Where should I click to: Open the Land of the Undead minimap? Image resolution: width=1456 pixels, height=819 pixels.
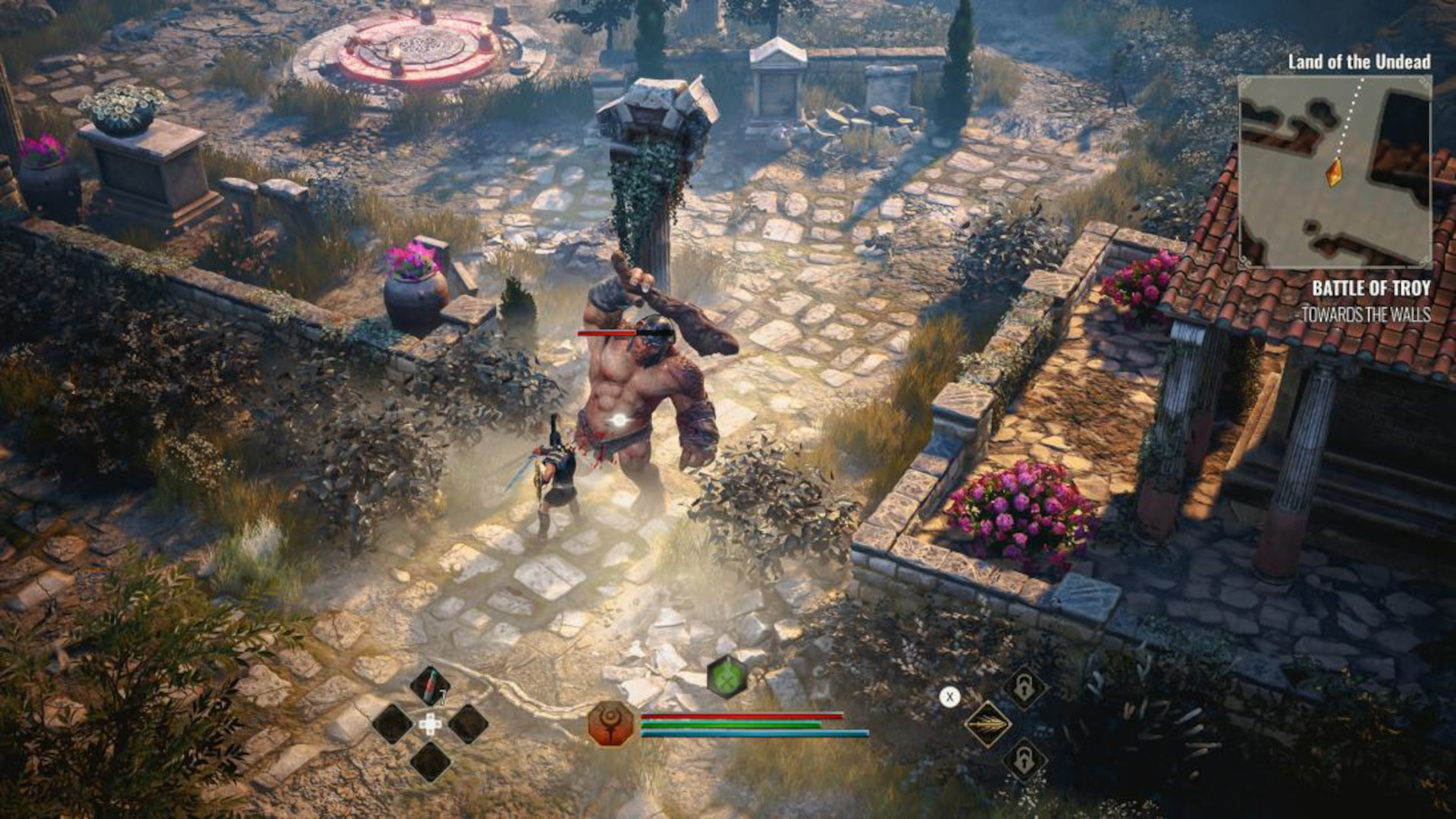tap(1335, 171)
